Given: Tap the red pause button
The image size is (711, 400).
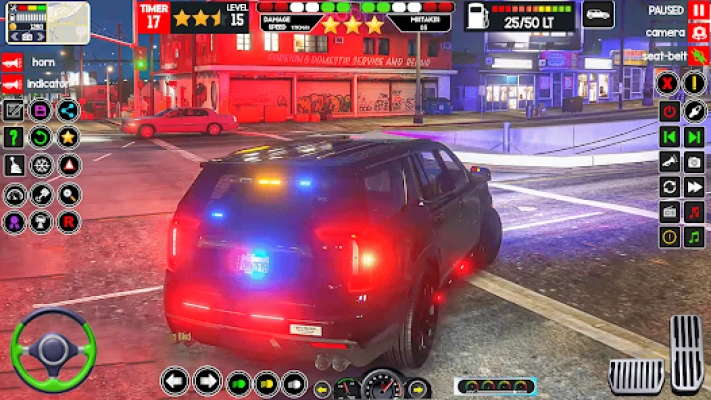Looking at the screenshot, I should click(699, 10).
